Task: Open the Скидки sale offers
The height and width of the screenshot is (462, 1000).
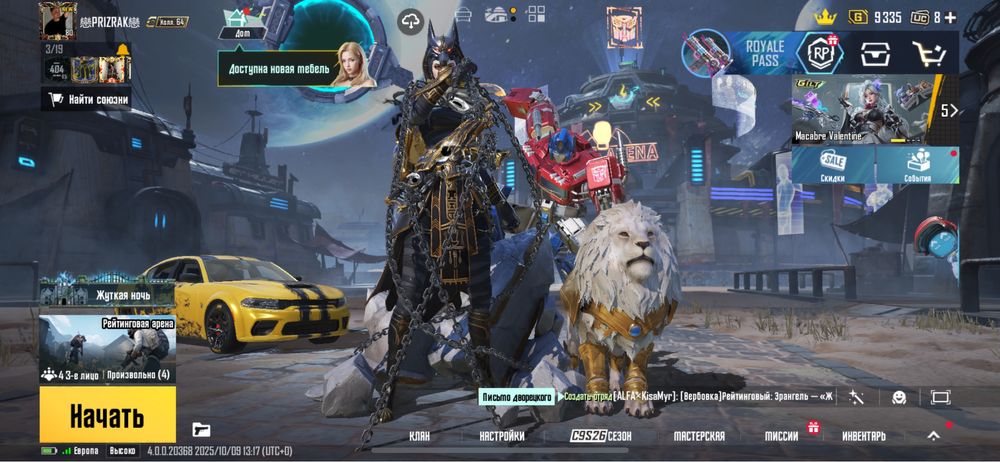Action: 832,165
